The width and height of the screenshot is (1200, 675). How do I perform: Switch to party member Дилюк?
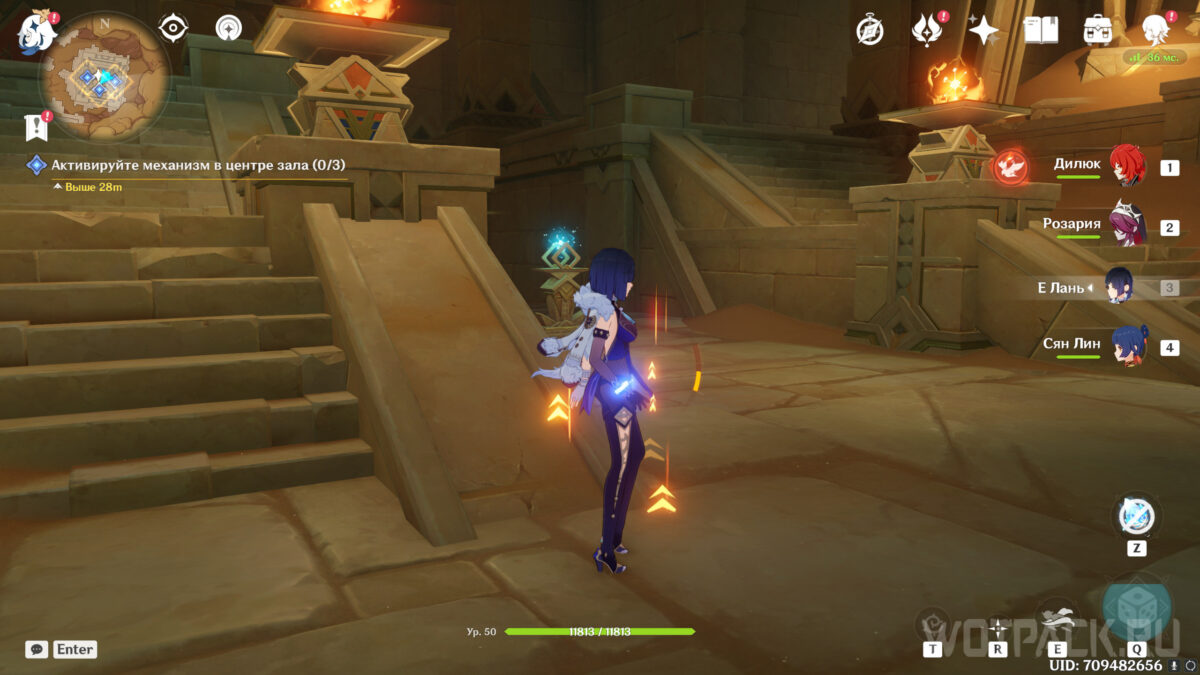point(1127,166)
